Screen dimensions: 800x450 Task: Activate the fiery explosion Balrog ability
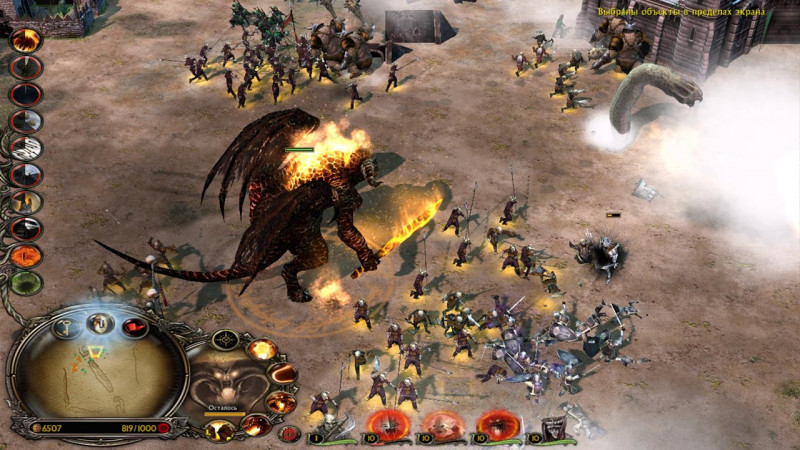click(x=262, y=349)
